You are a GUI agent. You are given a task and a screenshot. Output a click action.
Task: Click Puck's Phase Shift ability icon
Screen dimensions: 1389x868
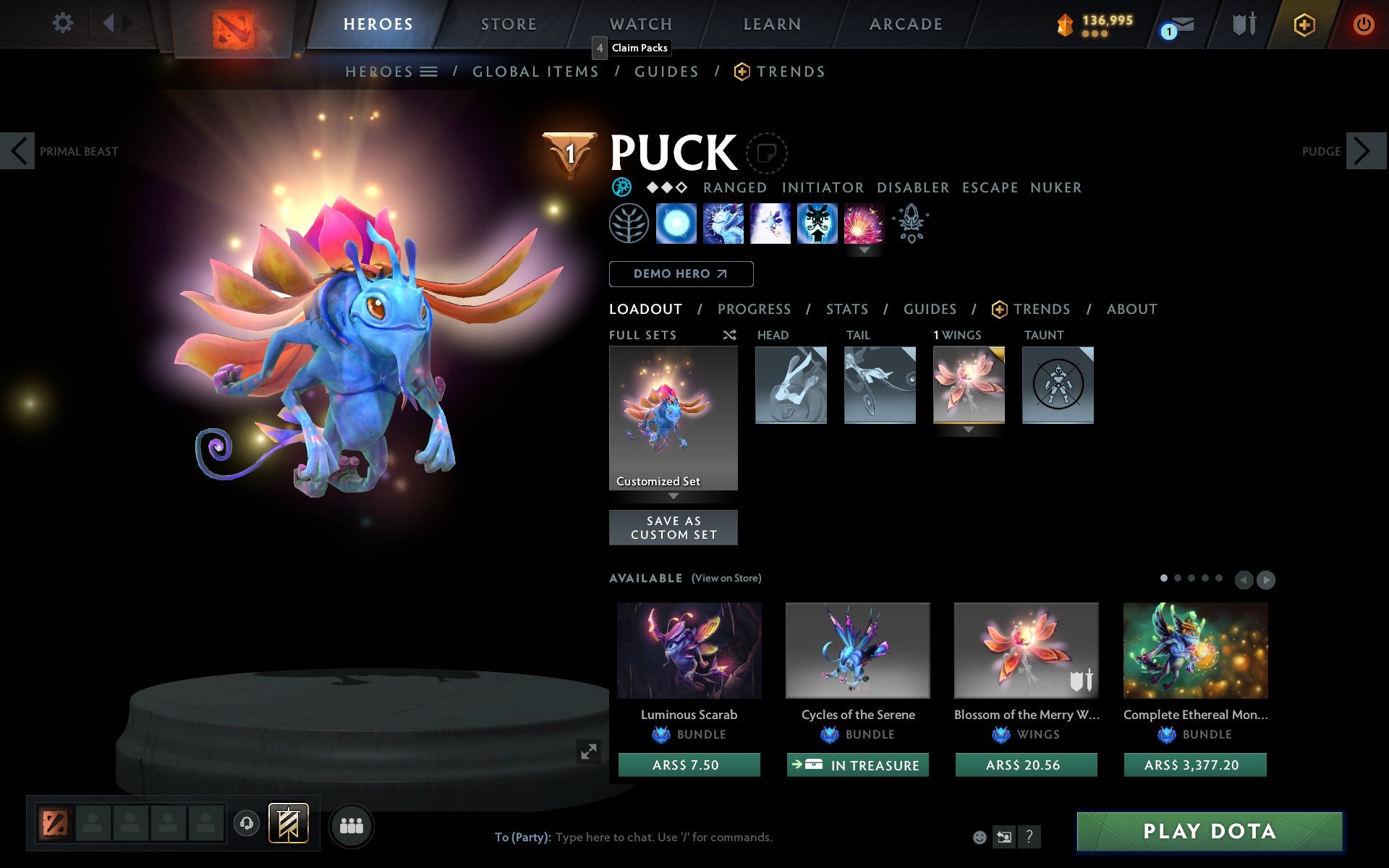[x=770, y=224]
